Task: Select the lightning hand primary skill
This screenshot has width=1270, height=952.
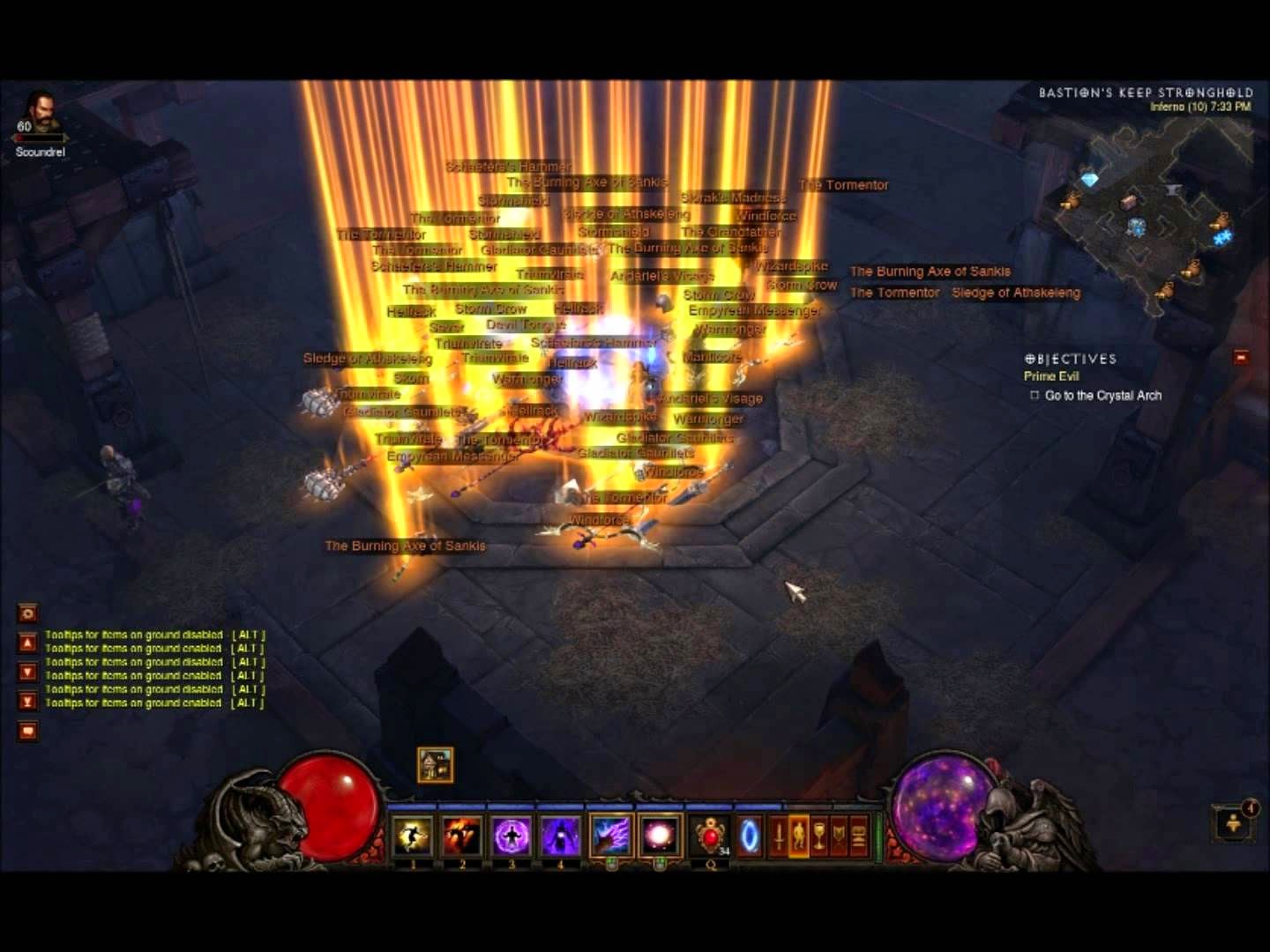Action: click(611, 835)
